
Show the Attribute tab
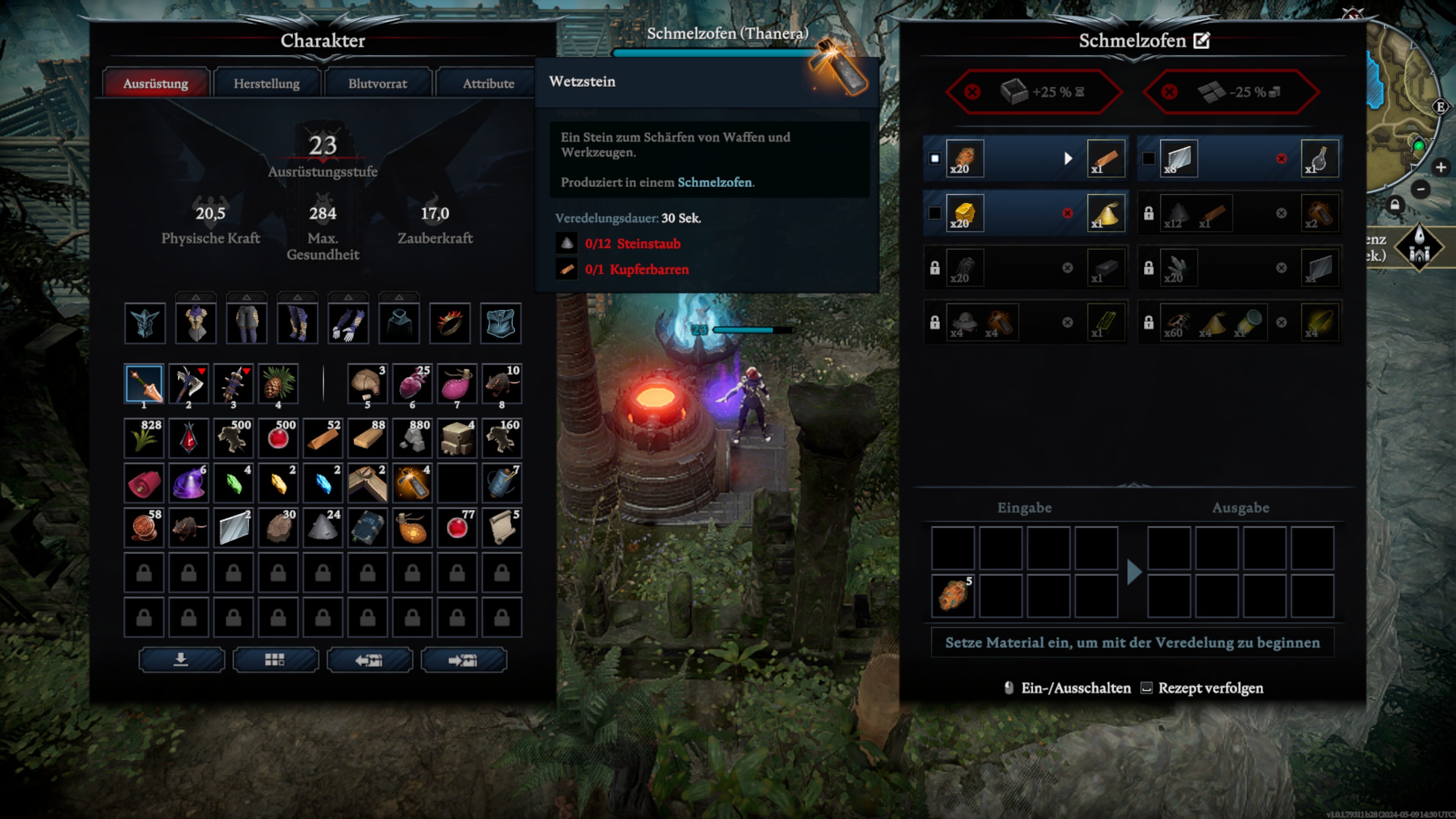(488, 84)
